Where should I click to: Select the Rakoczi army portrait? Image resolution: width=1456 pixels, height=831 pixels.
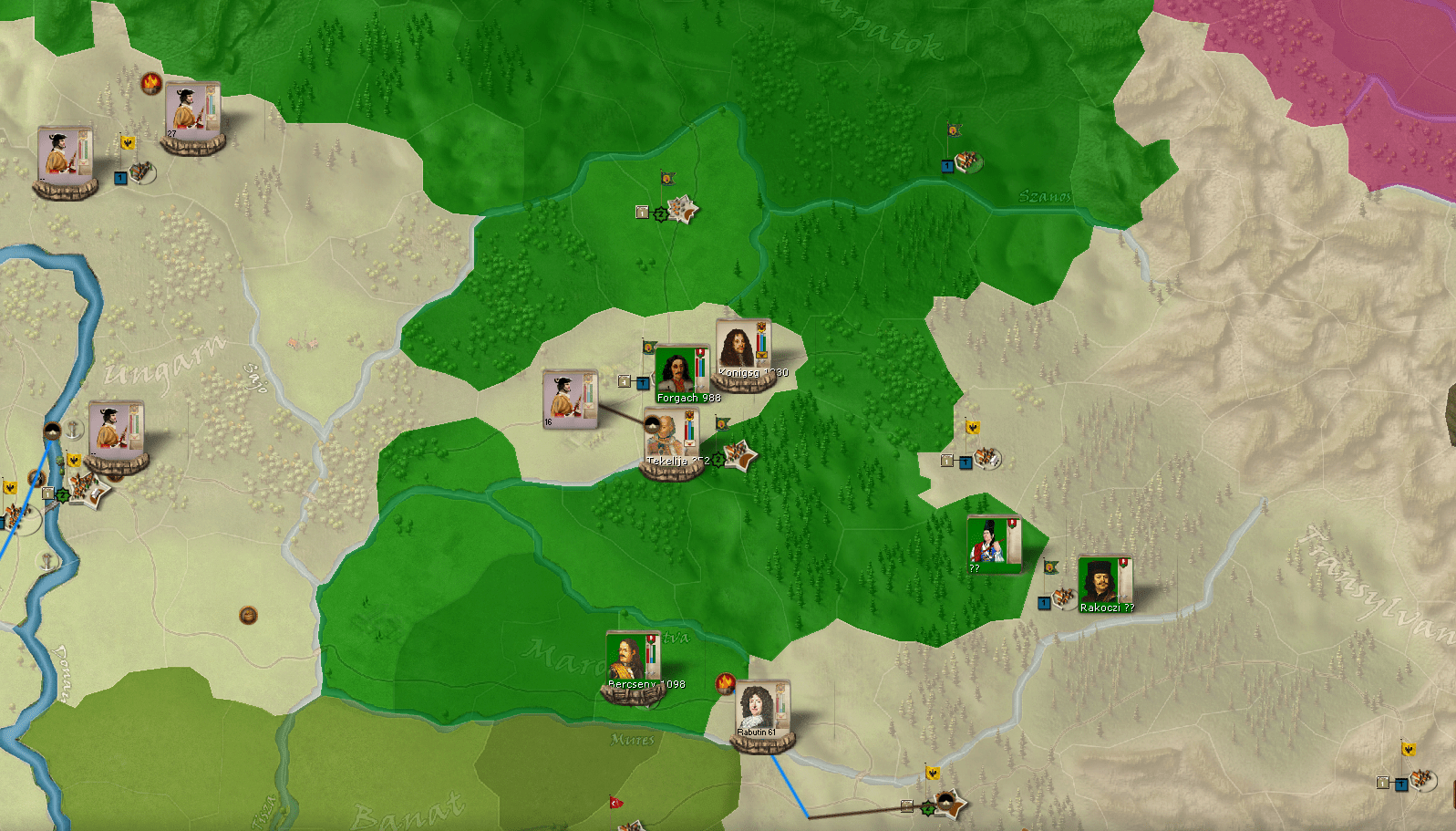pos(1104,583)
